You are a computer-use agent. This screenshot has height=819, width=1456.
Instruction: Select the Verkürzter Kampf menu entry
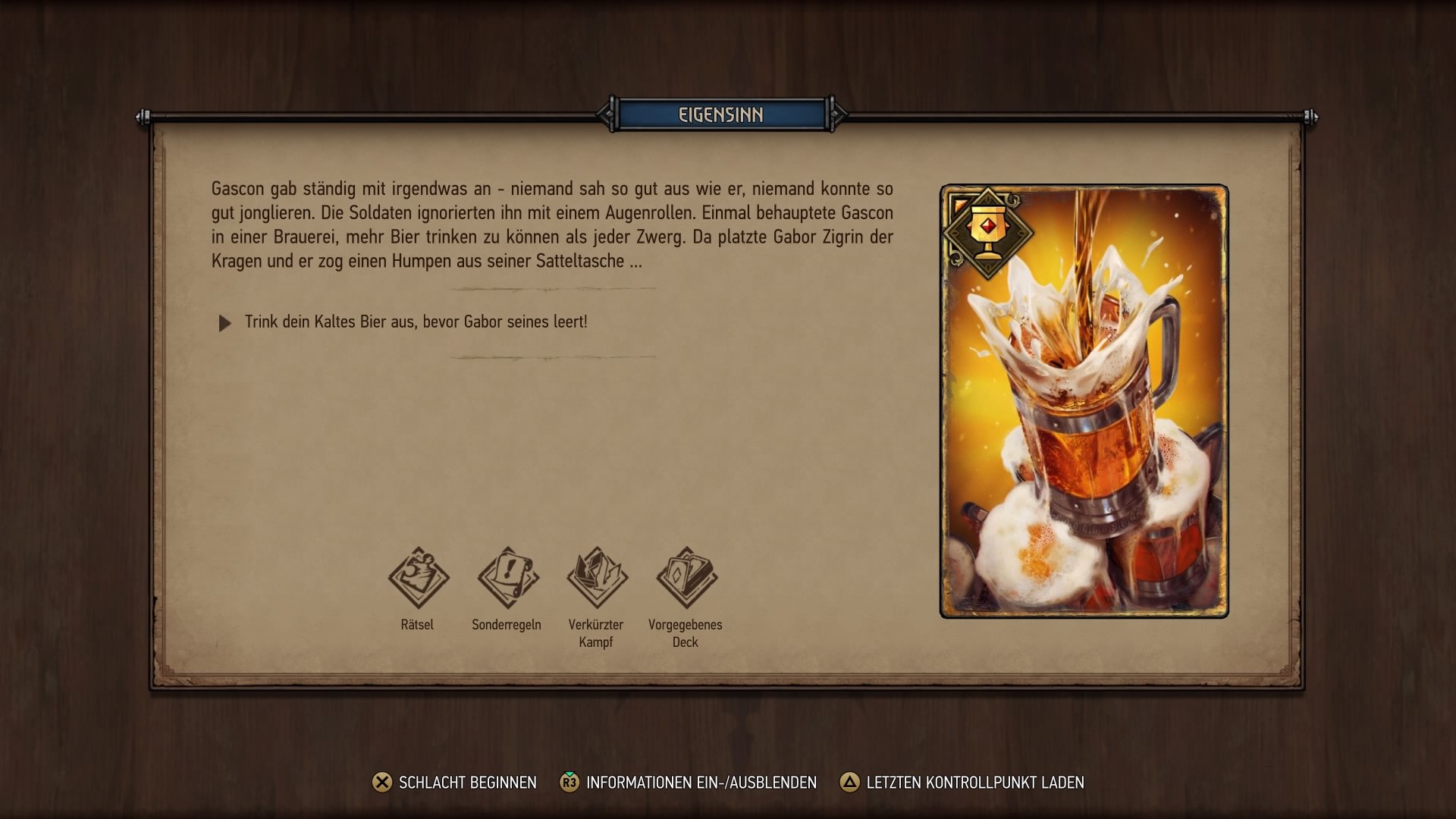coord(595,599)
